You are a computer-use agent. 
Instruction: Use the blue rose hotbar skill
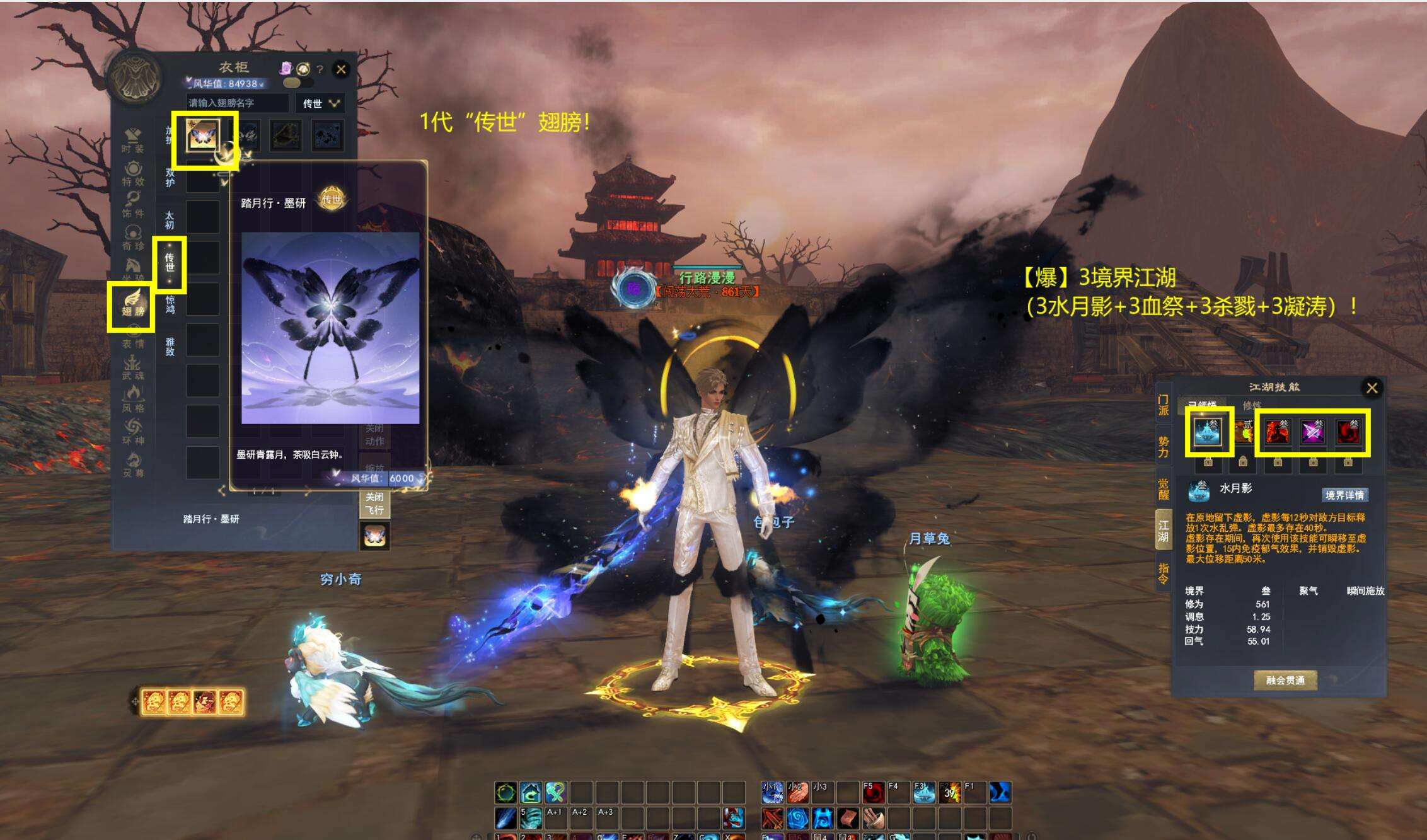click(797, 818)
